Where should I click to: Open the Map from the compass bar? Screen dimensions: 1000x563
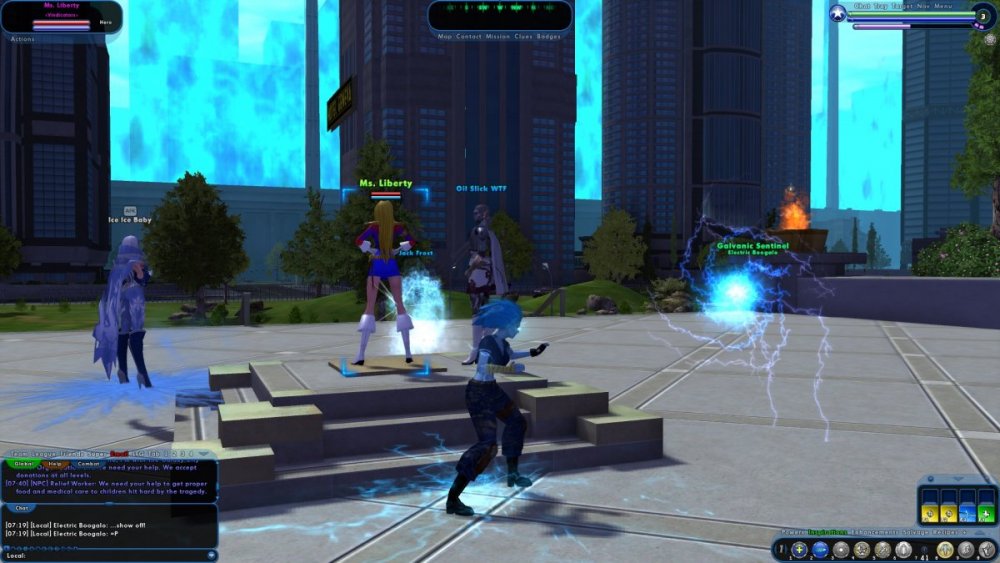pyautogui.click(x=445, y=35)
